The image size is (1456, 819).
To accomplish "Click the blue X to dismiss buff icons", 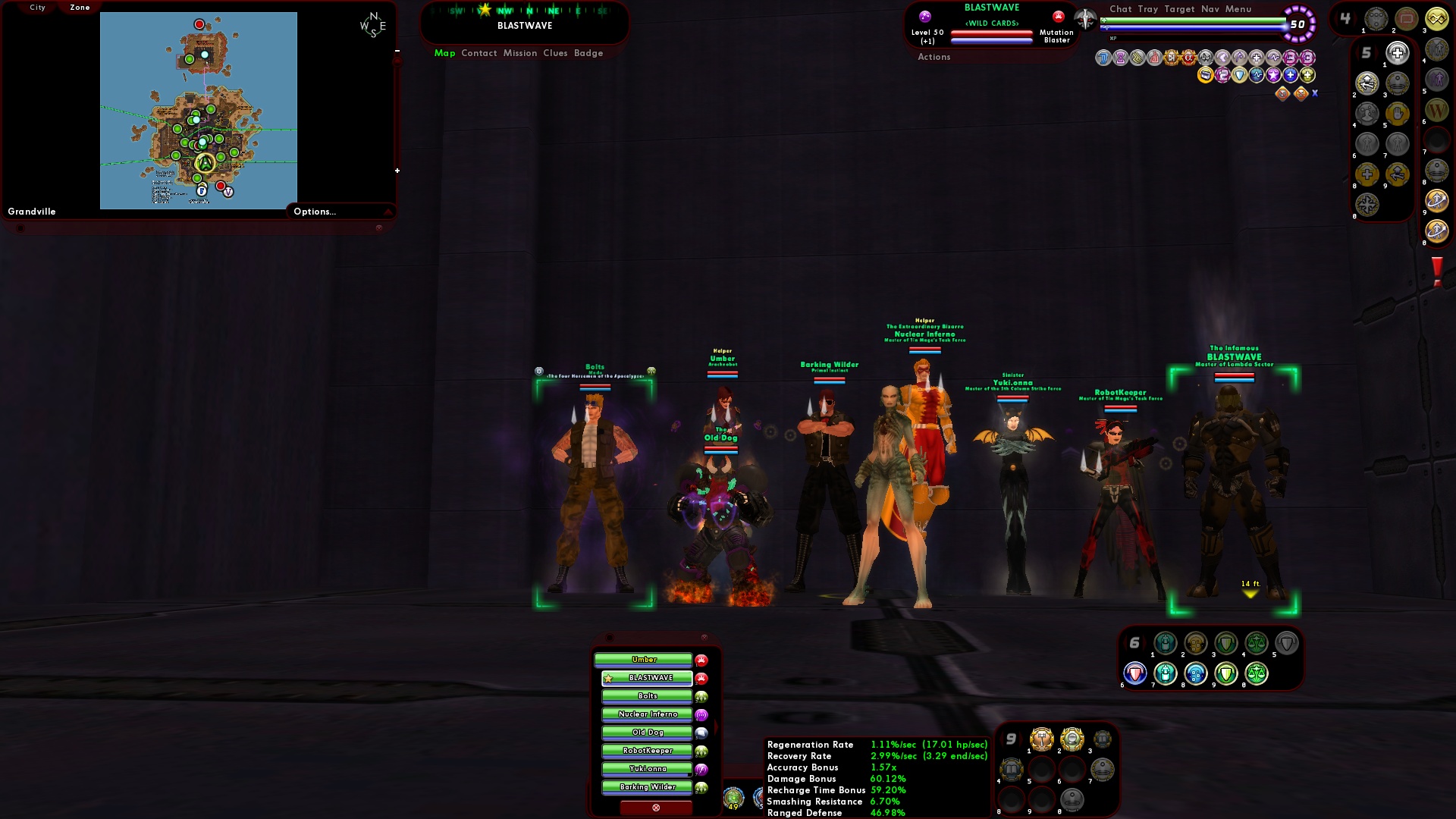I will [1316, 93].
